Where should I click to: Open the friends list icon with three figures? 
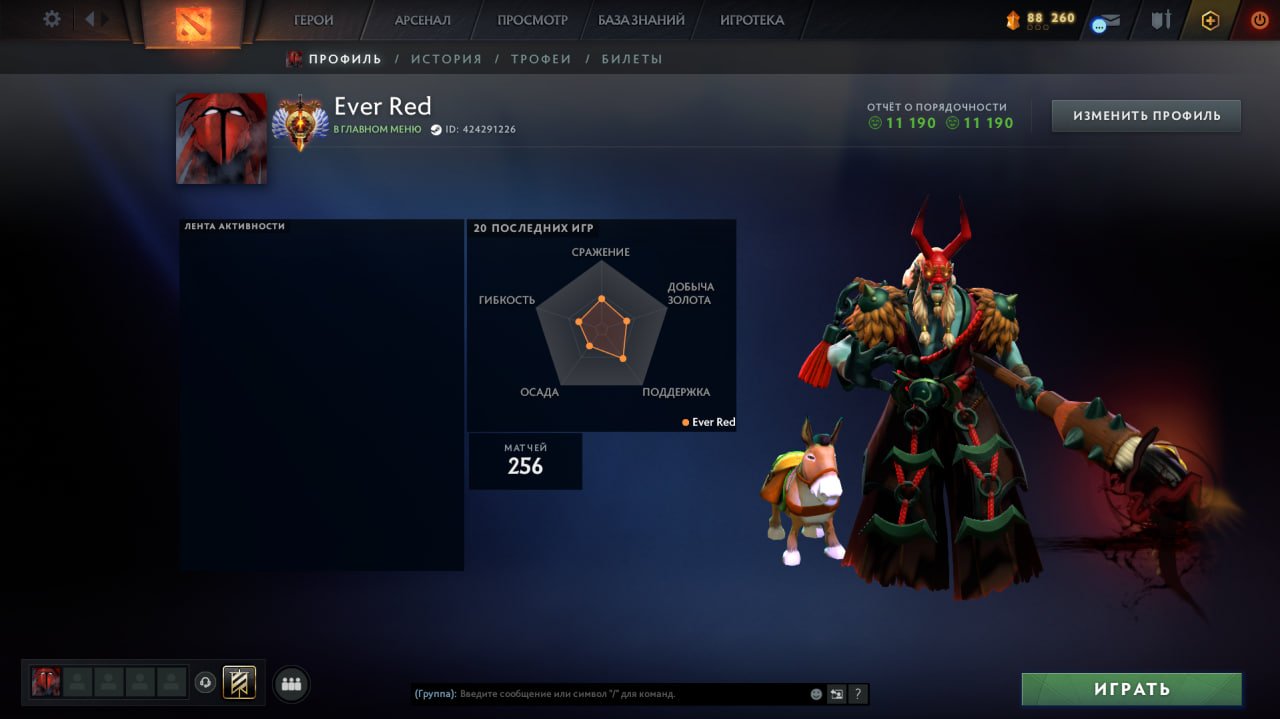tap(291, 684)
